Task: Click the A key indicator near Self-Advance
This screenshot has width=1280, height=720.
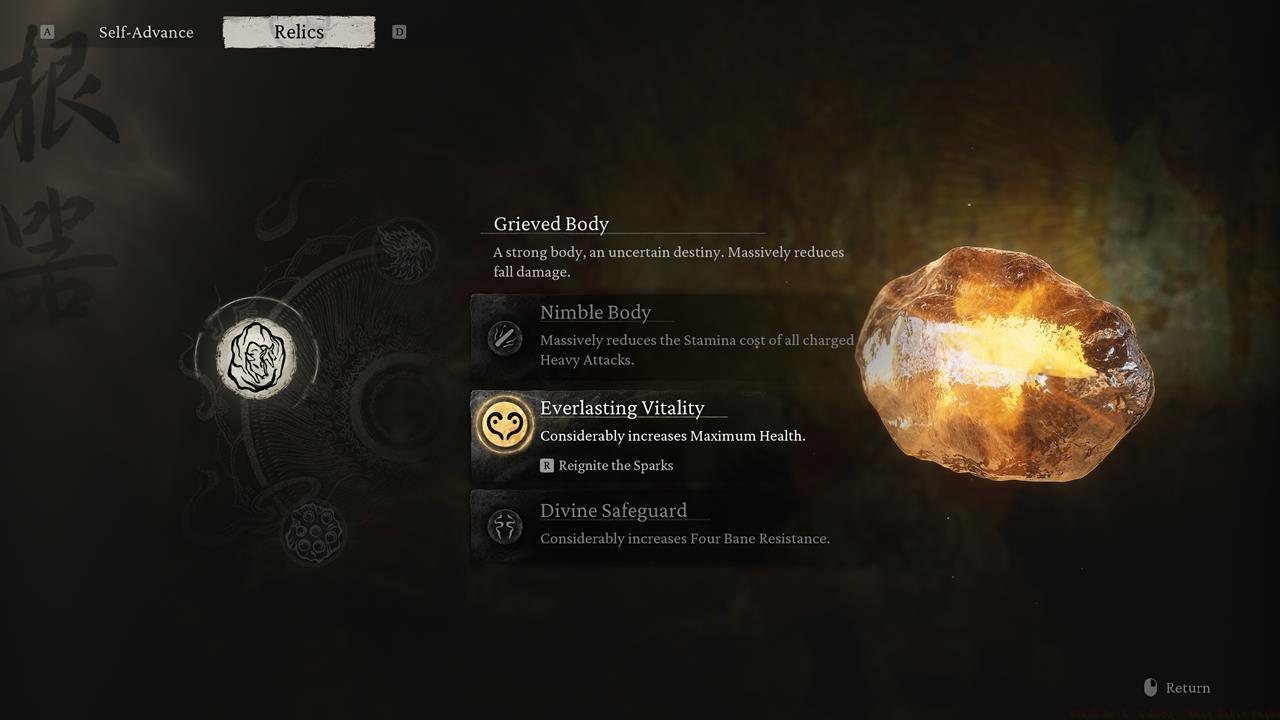Action: [46, 31]
